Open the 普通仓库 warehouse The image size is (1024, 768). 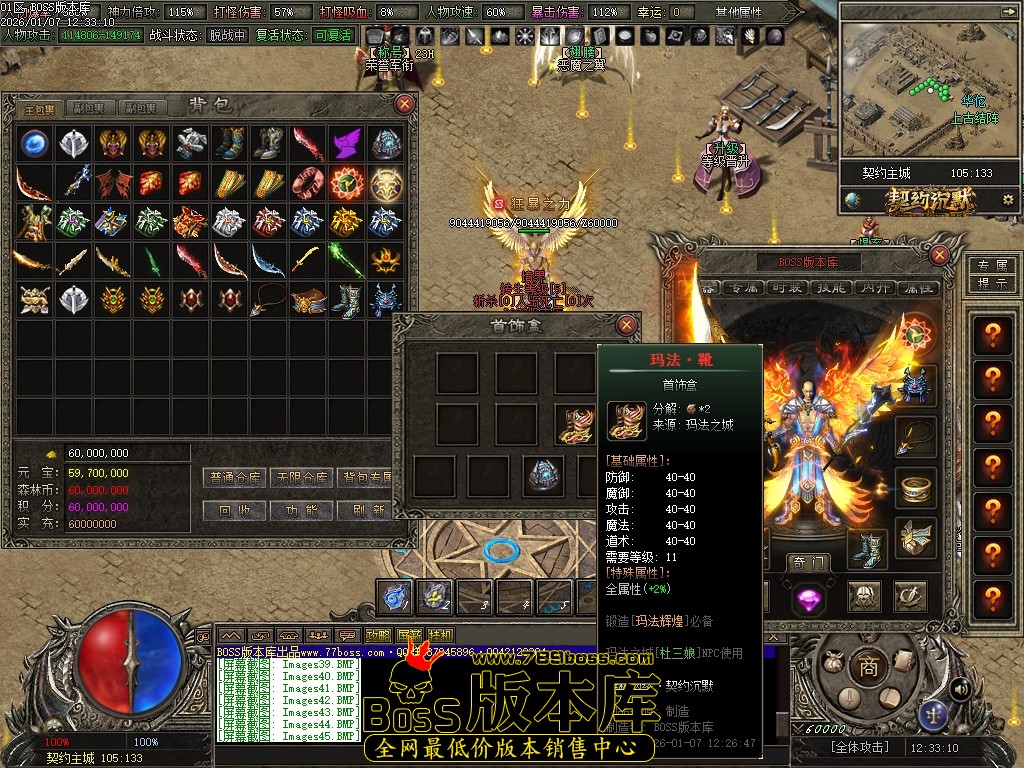coord(233,478)
